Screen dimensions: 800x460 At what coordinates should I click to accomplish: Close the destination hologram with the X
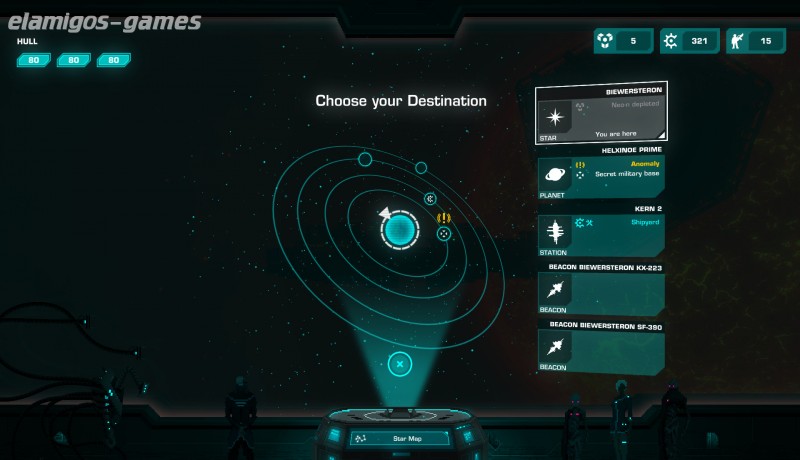click(399, 364)
